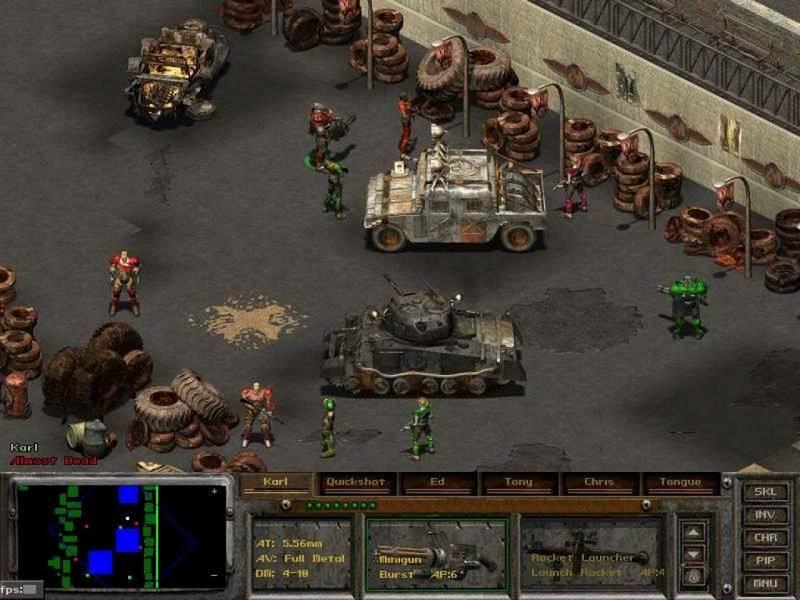Switch to Quickshot squad tab
Image resolution: width=800 pixels, height=600 pixels.
tap(356, 483)
